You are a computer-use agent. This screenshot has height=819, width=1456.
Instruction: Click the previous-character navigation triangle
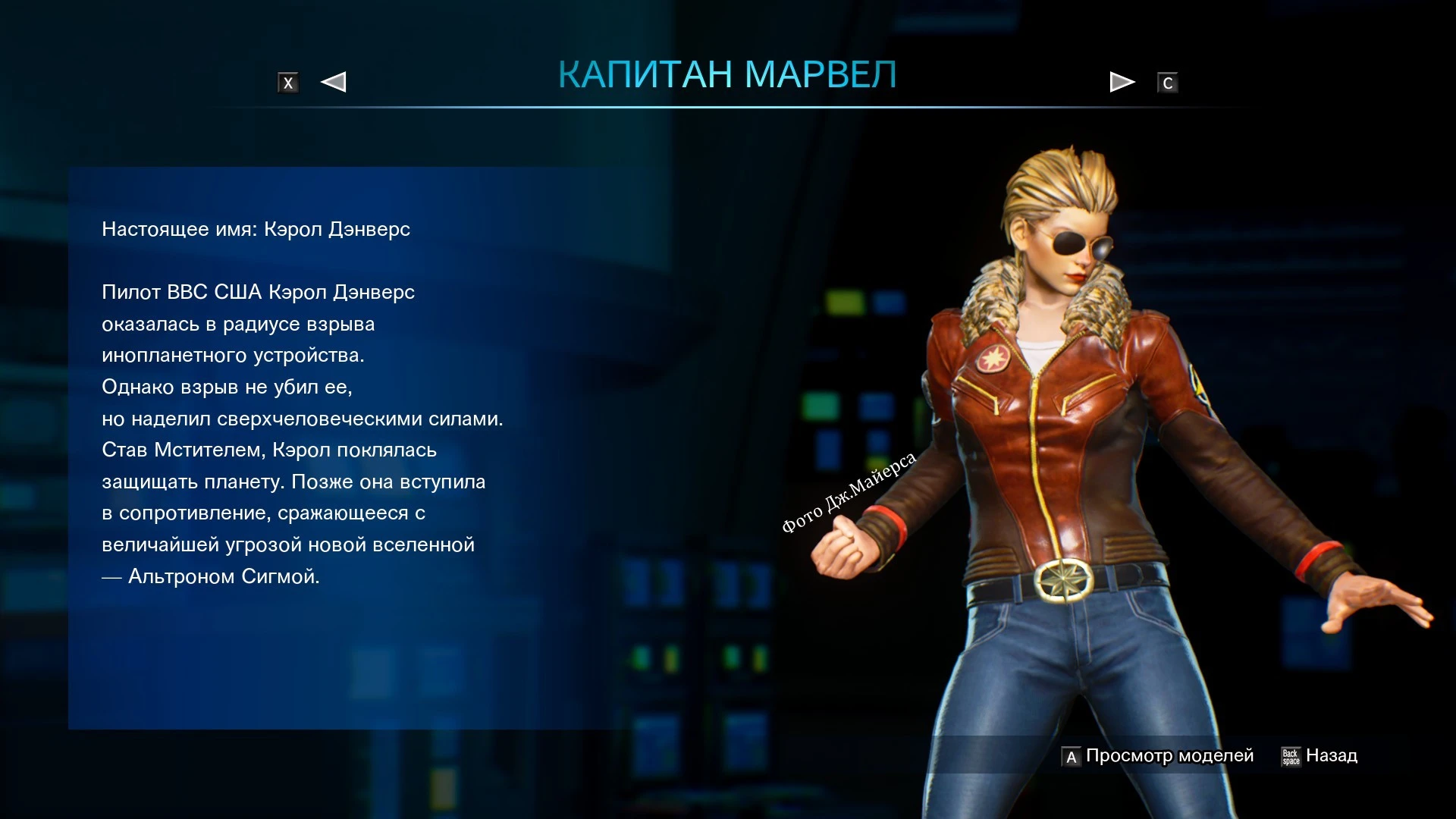coord(334,81)
